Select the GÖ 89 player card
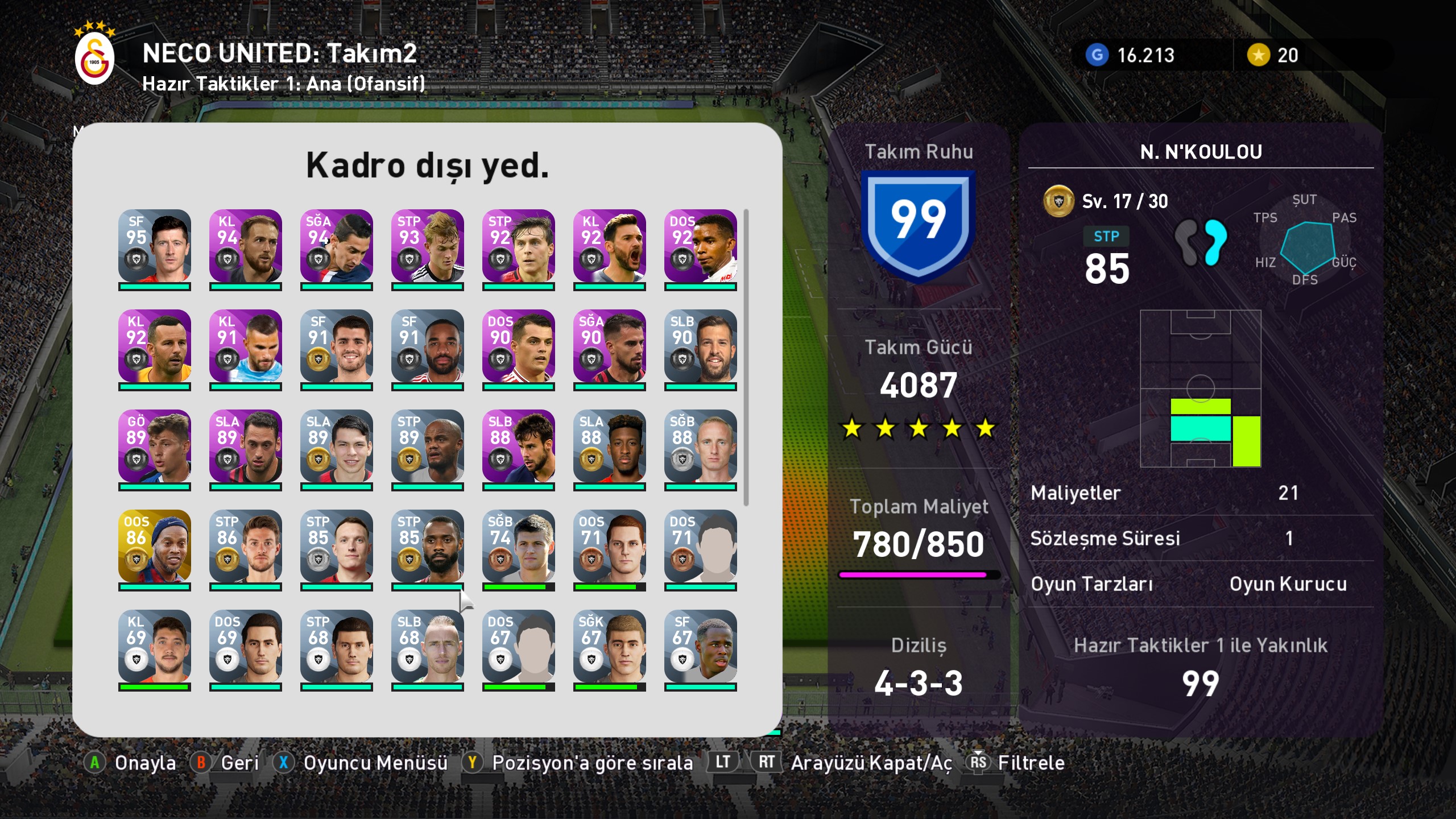Viewport: 1456px width, 819px height. pos(154,446)
